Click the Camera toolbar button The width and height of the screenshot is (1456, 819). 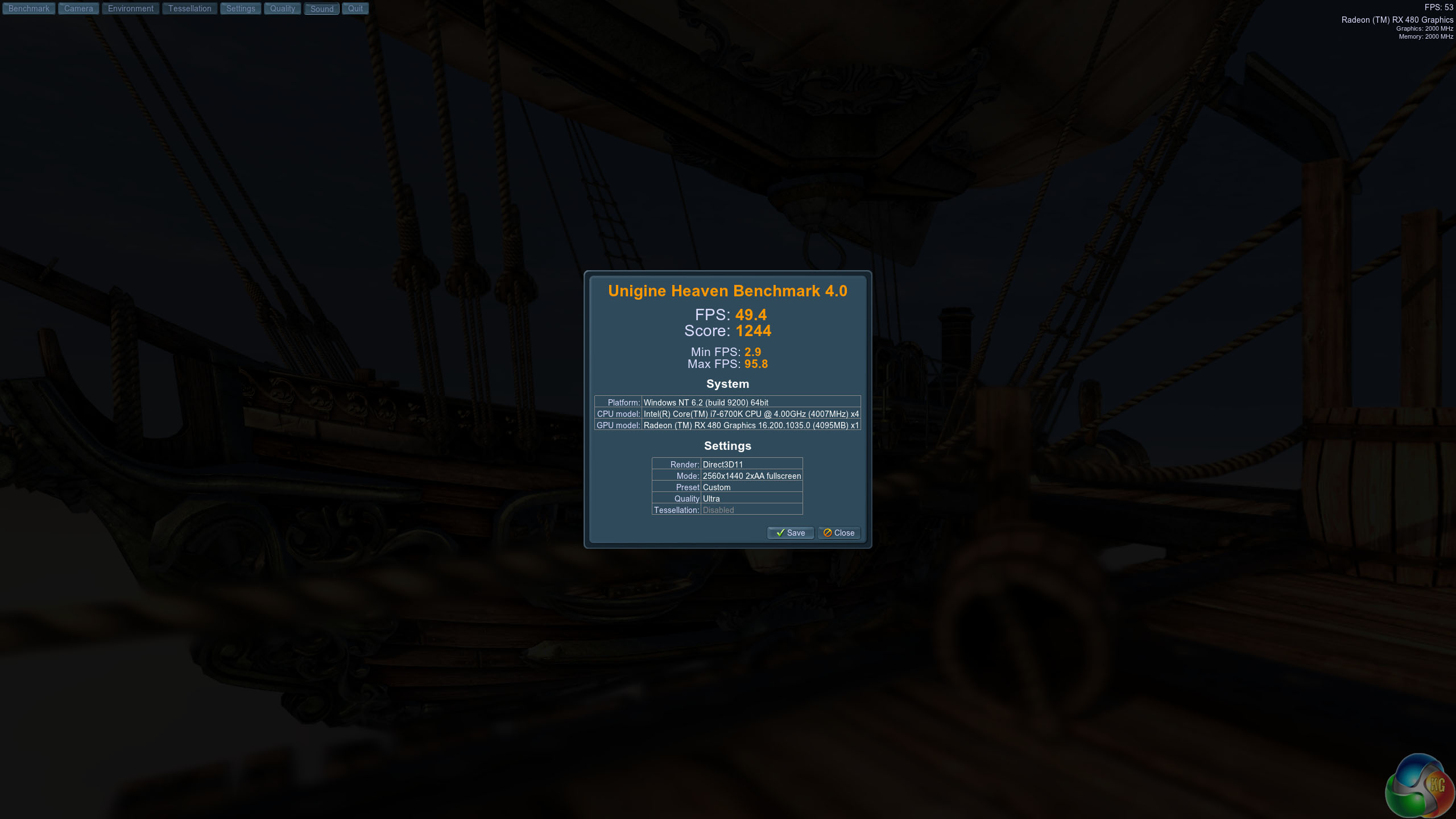pos(78,9)
